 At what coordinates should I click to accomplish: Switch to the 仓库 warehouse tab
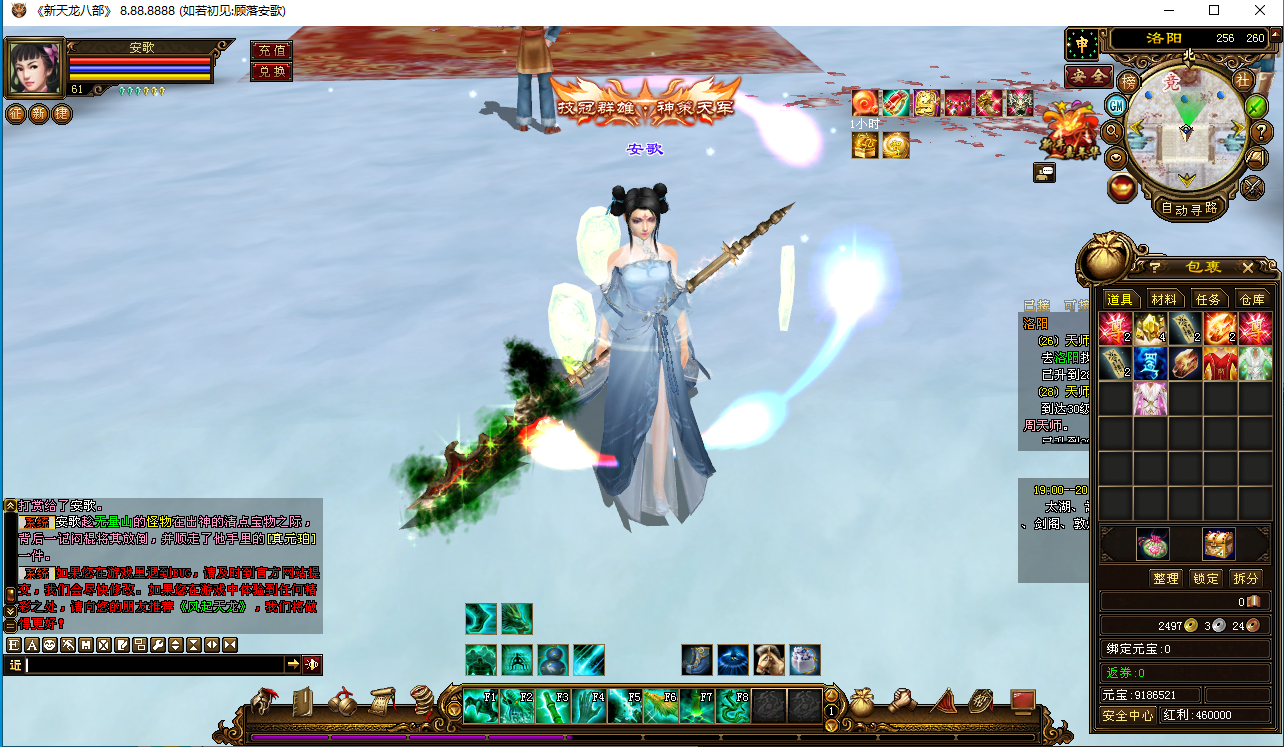[x=1252, y=299]
